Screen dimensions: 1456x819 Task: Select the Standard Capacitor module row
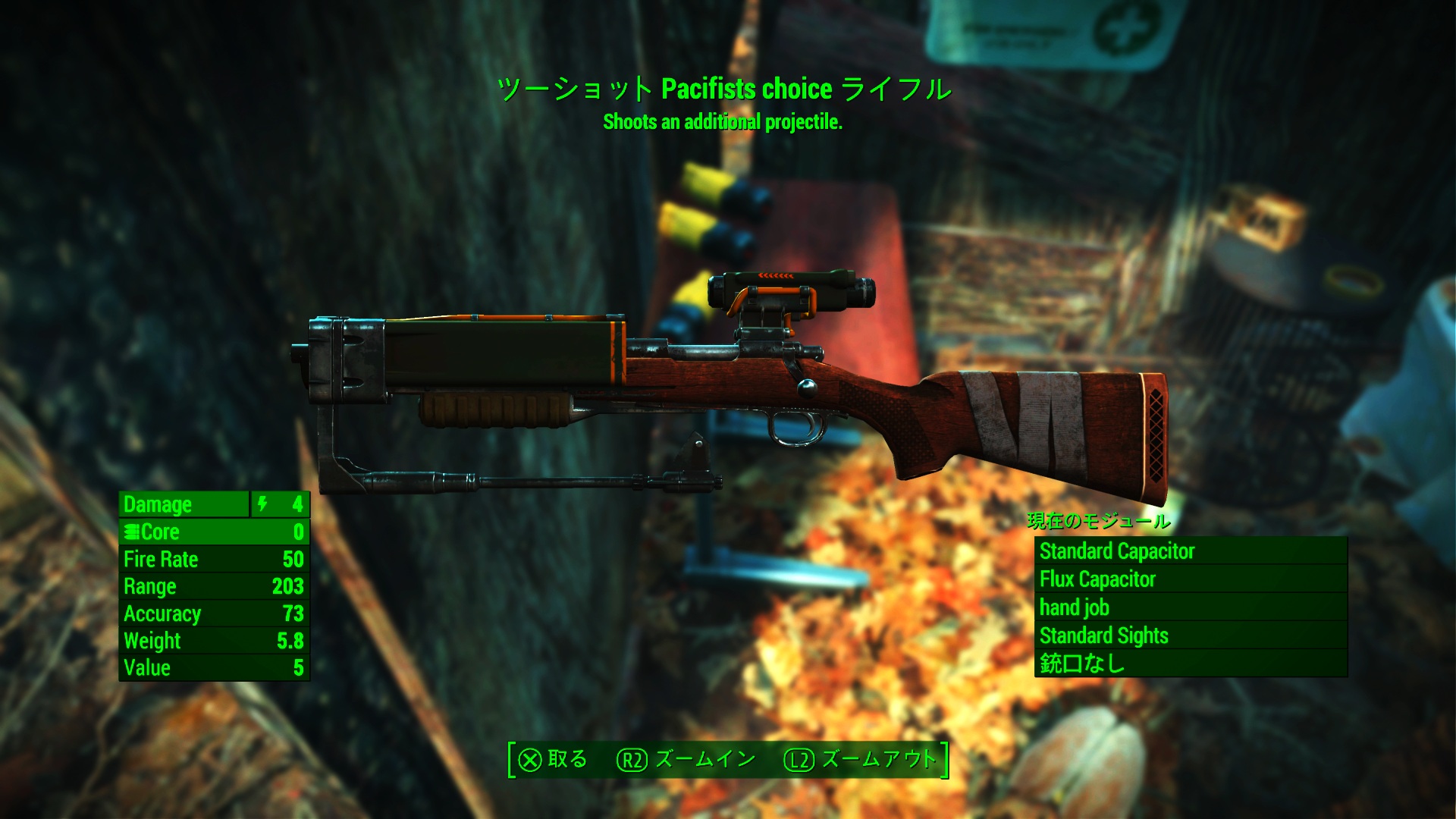coord(1191,551)
